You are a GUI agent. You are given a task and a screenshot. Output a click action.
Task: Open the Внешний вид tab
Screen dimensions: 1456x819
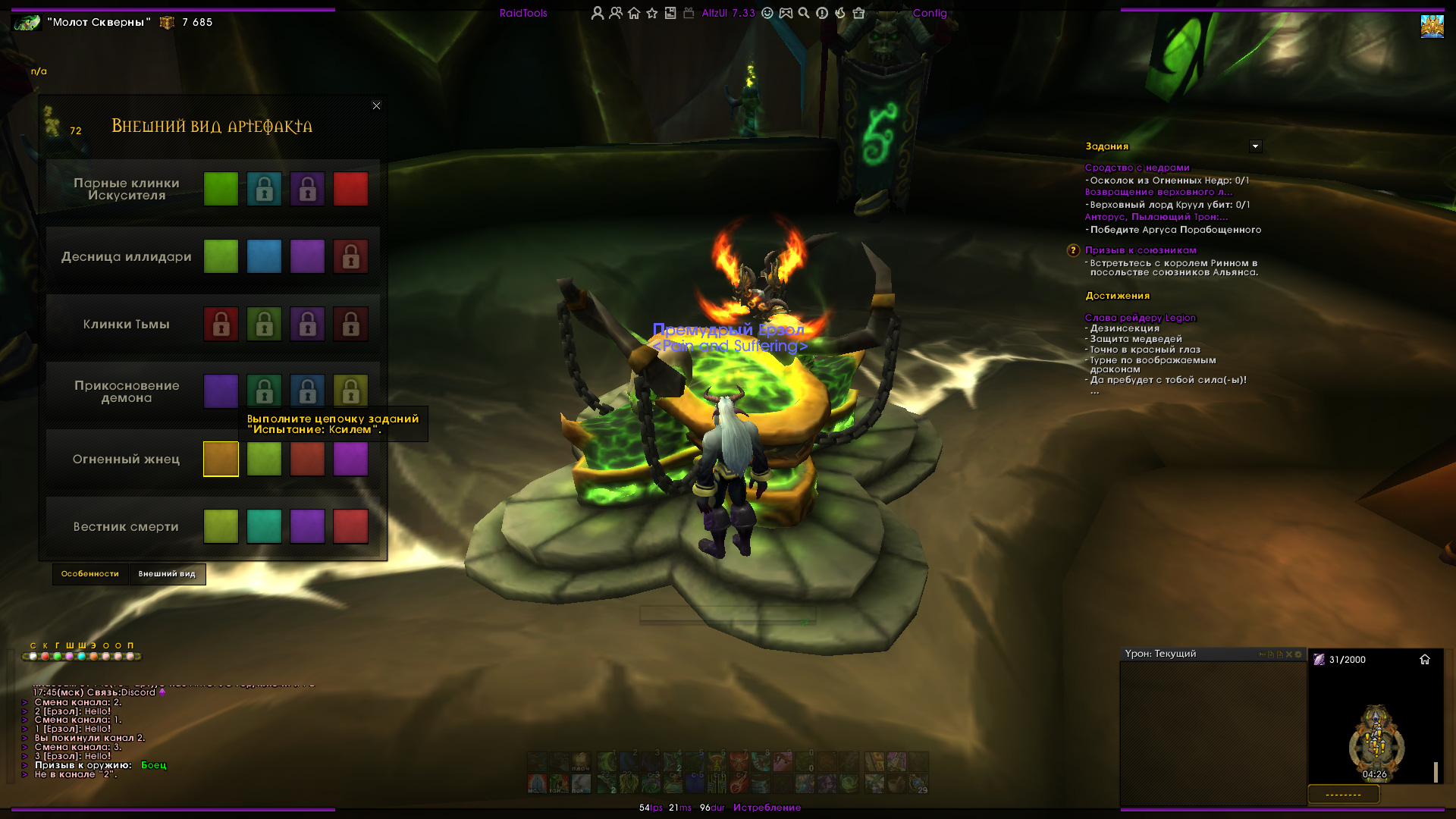[167, 574]
